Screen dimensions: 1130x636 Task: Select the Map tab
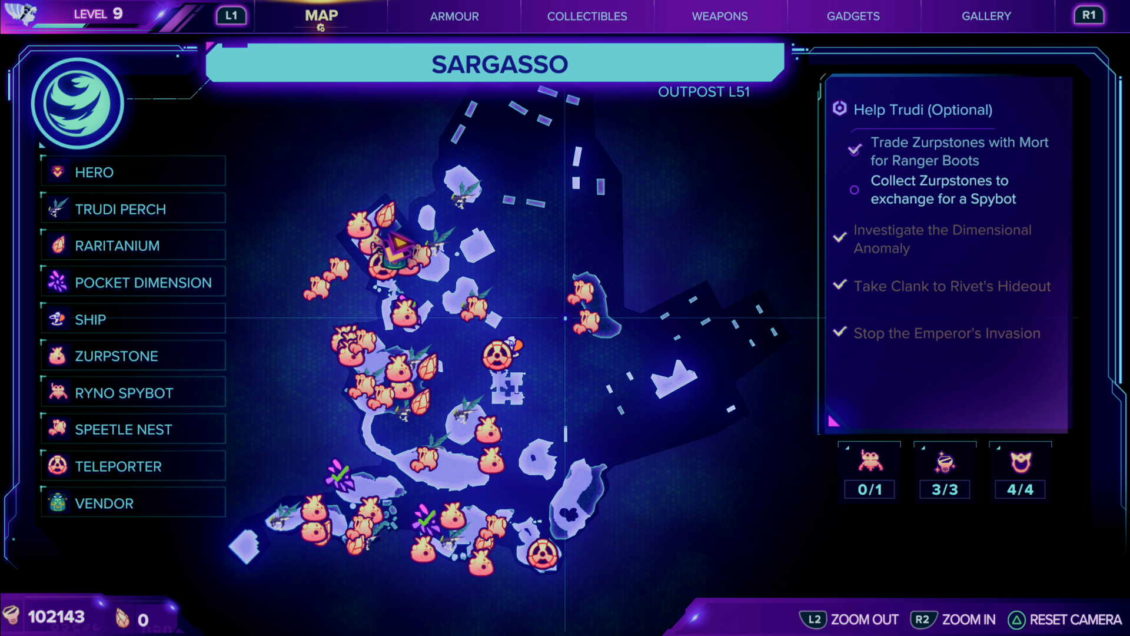[321, 16]
